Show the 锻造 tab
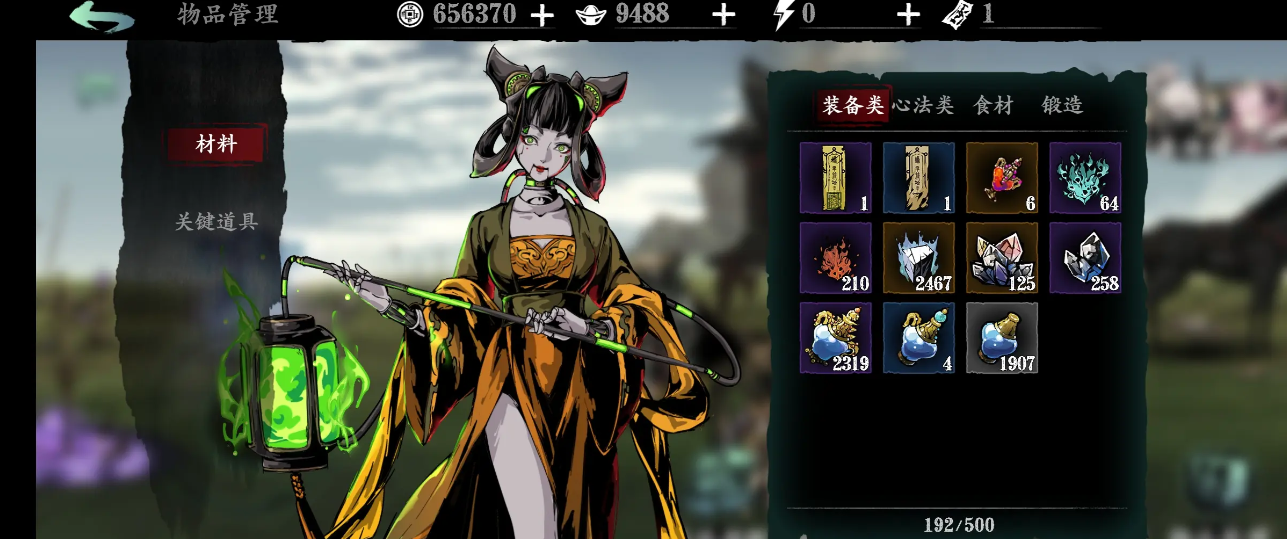 coord(1062,105)
